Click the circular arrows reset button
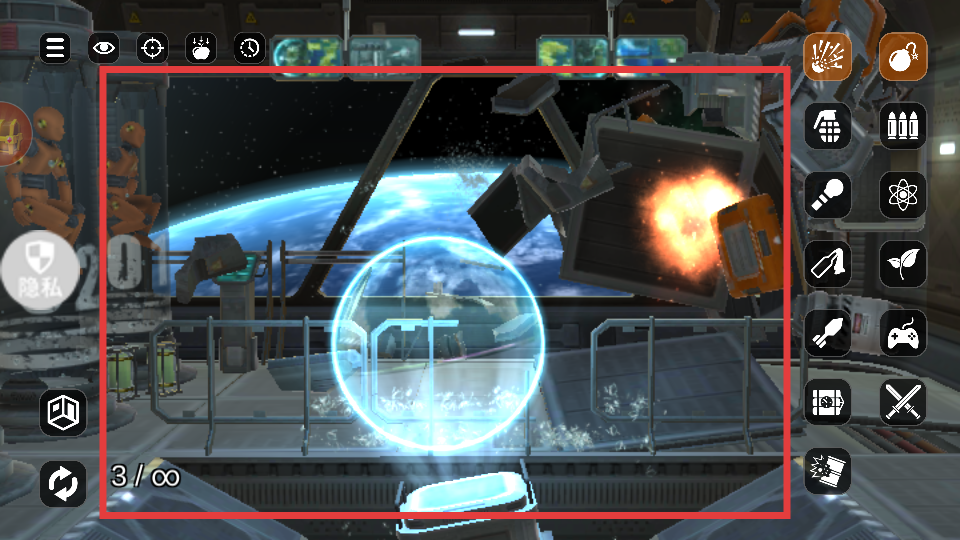This screenshot has height=540, width=960. pos(63,483)
